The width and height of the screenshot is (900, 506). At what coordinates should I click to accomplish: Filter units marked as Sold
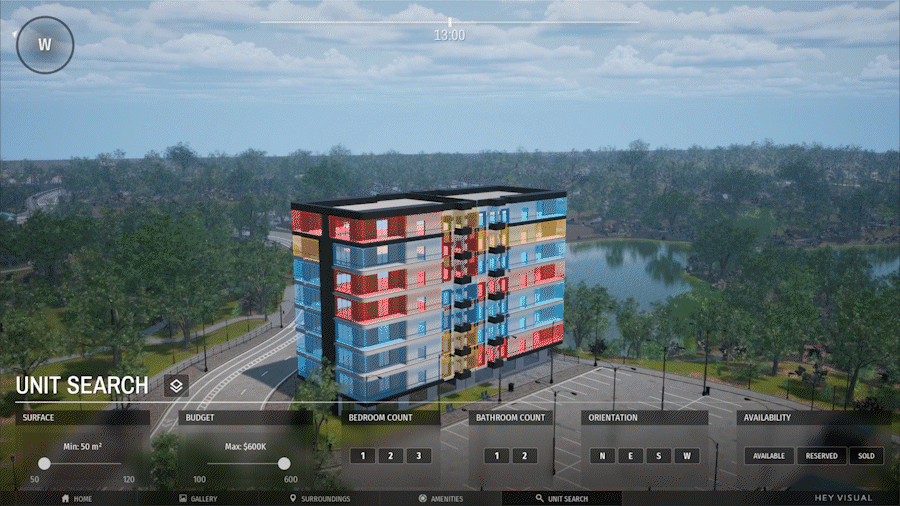pos(866,456)
